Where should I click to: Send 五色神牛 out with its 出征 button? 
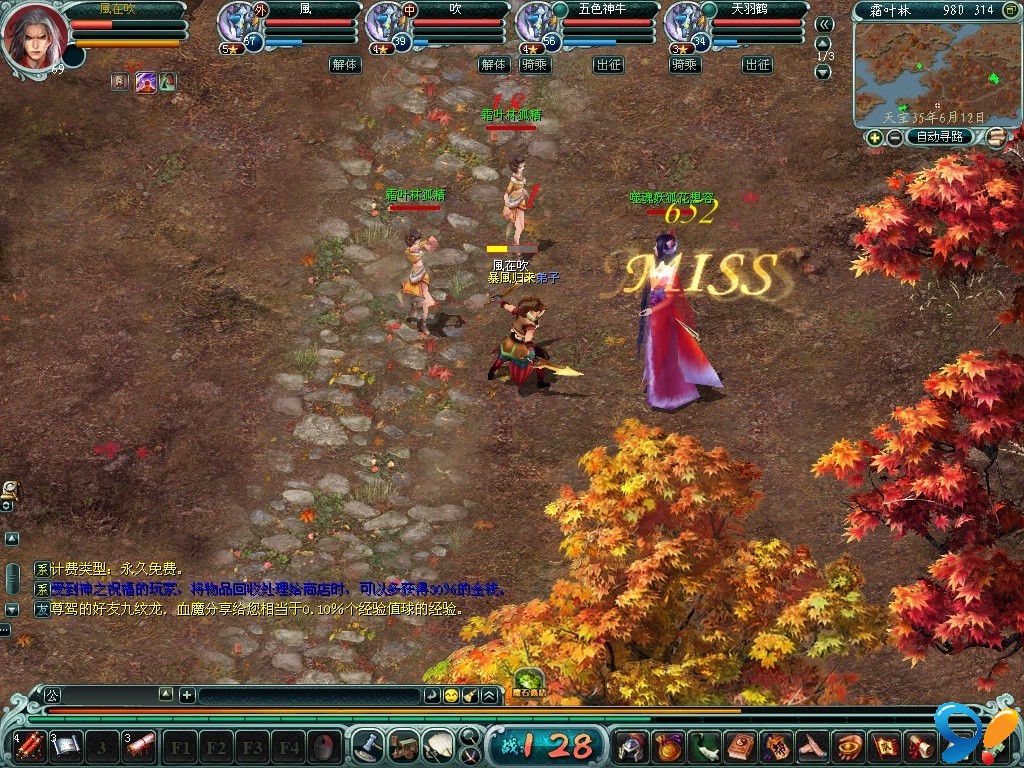[608, 64]
